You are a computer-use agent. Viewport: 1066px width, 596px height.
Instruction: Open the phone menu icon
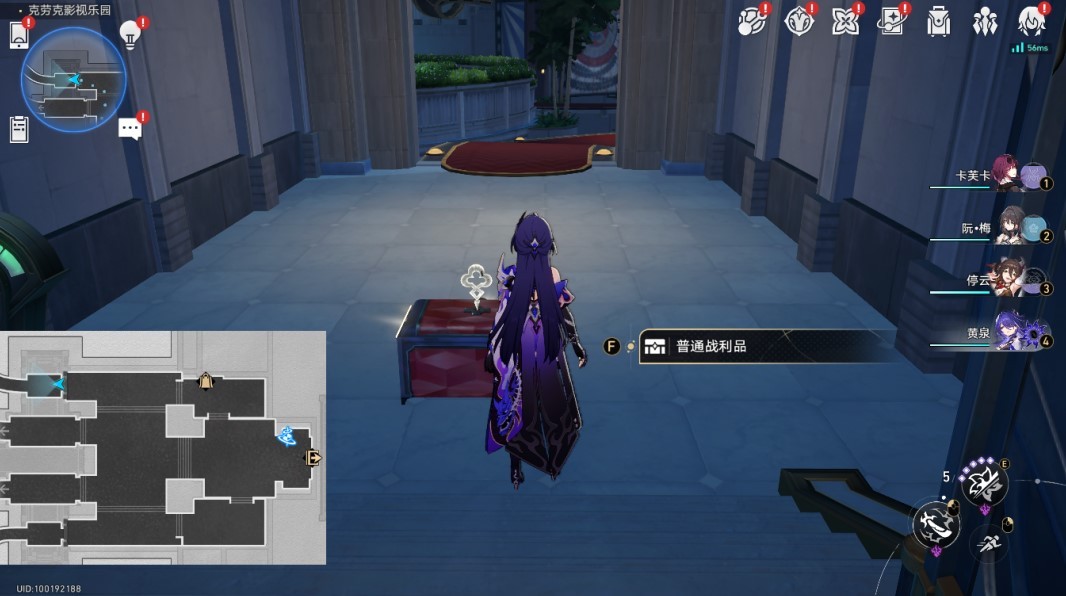19,35
